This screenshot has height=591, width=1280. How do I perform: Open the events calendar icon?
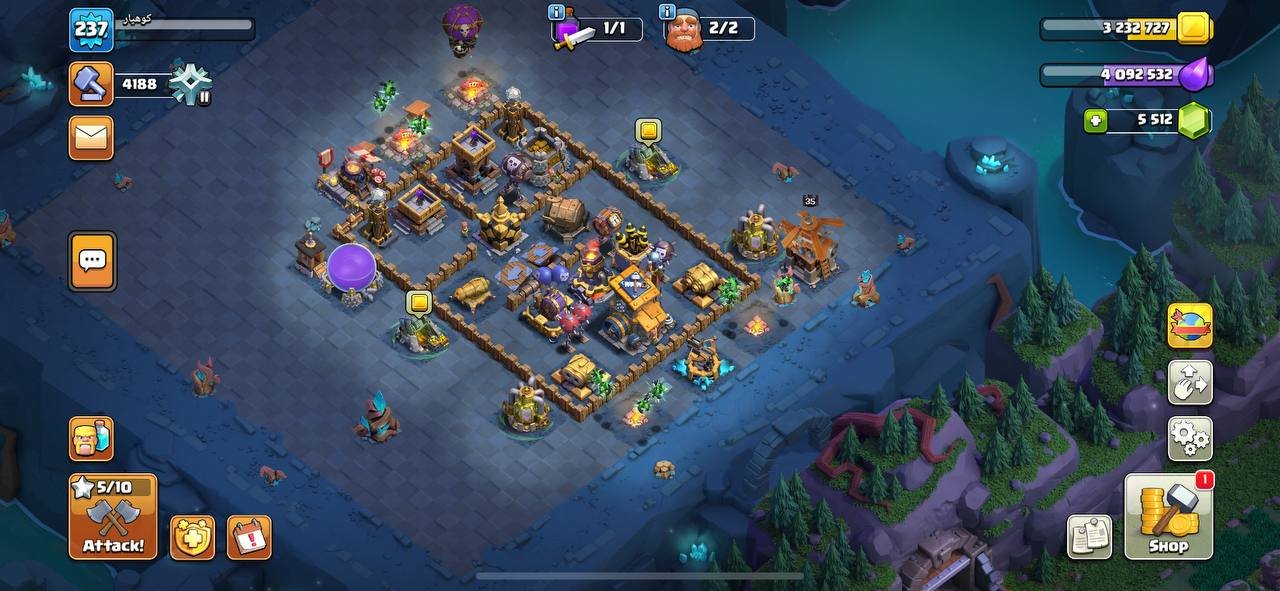pos(249,537)
